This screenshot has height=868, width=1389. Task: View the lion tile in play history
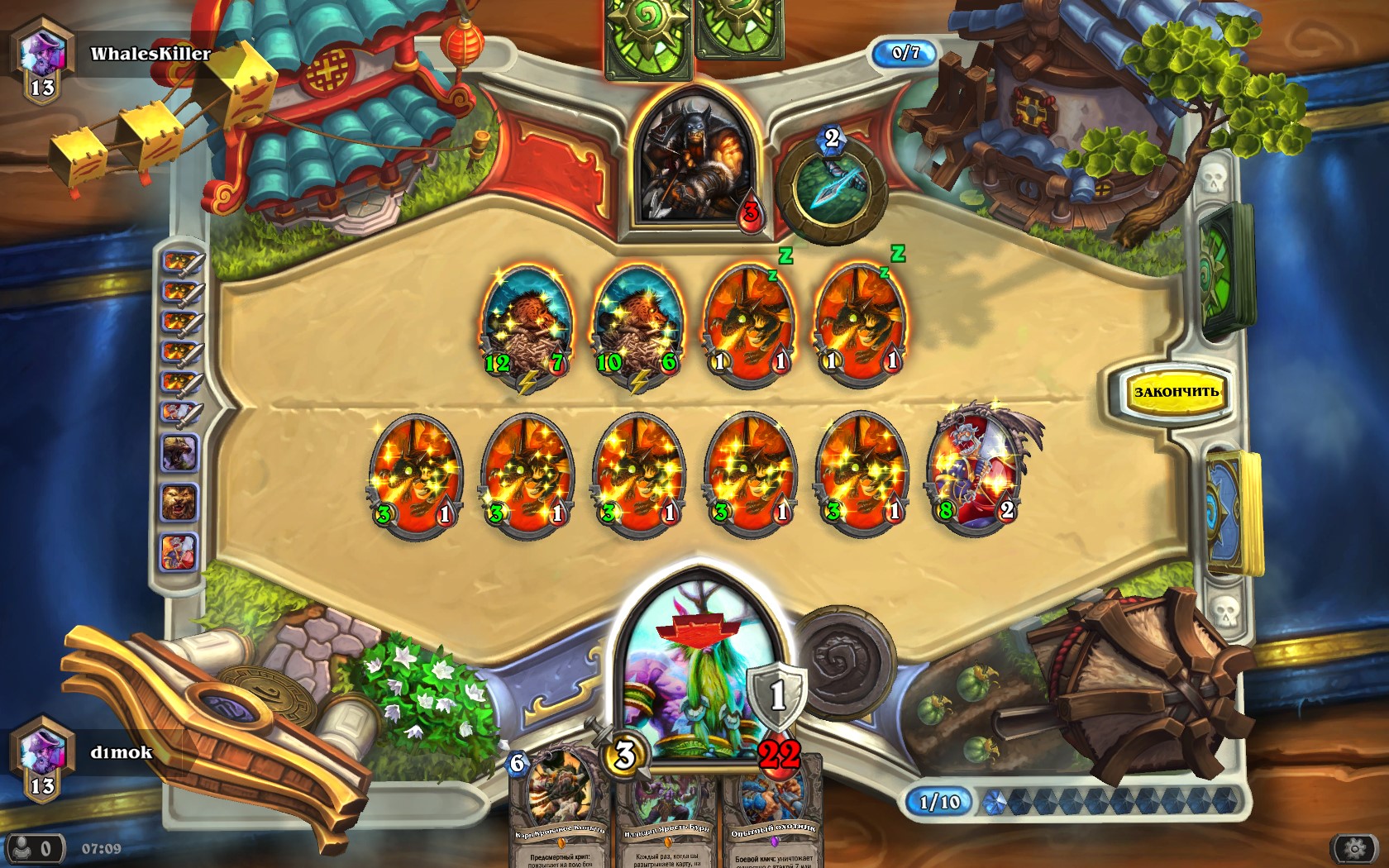click(179, 502)
